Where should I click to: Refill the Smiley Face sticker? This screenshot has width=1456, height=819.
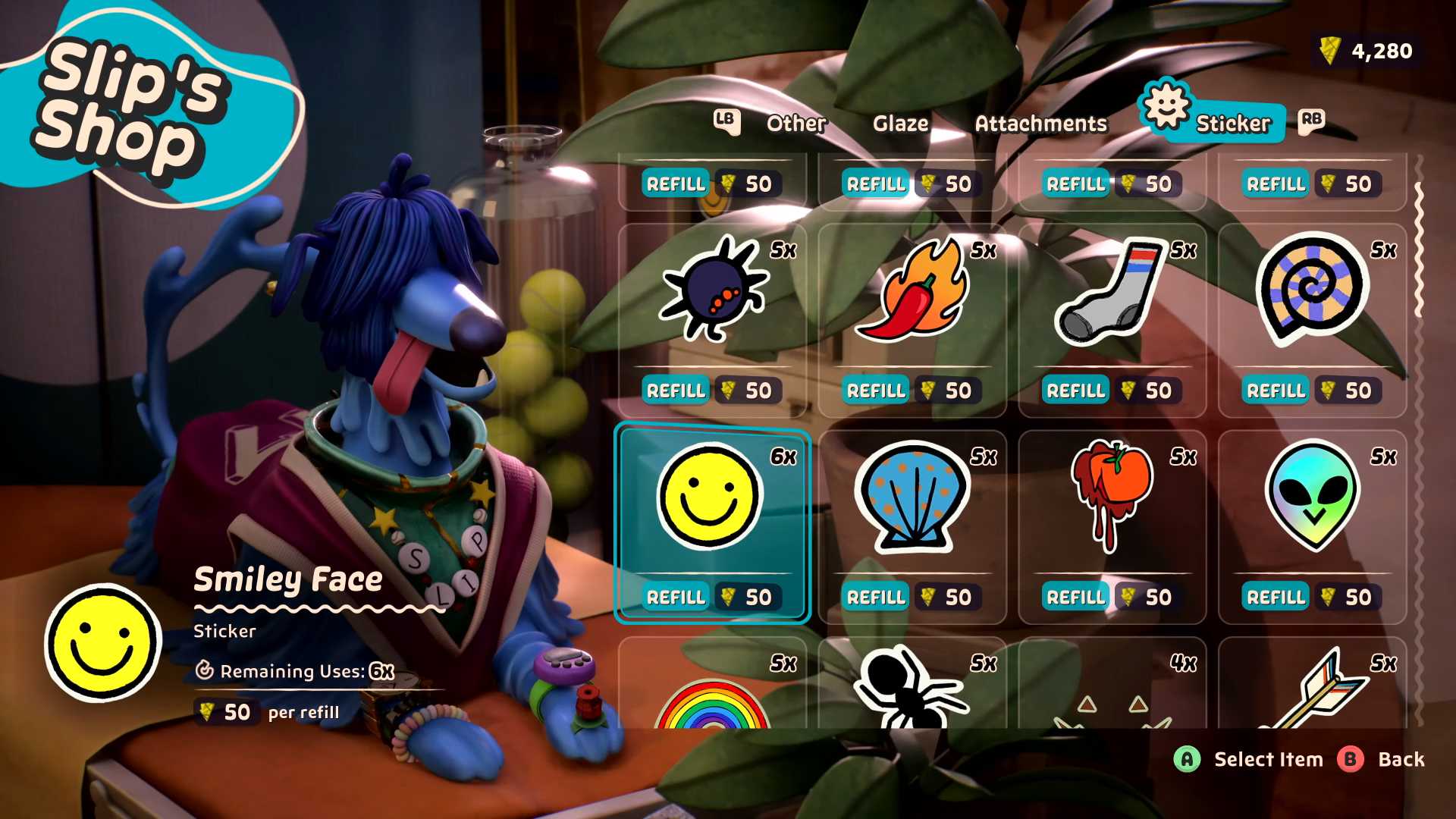pyautogui.click(x=676, y=597)
